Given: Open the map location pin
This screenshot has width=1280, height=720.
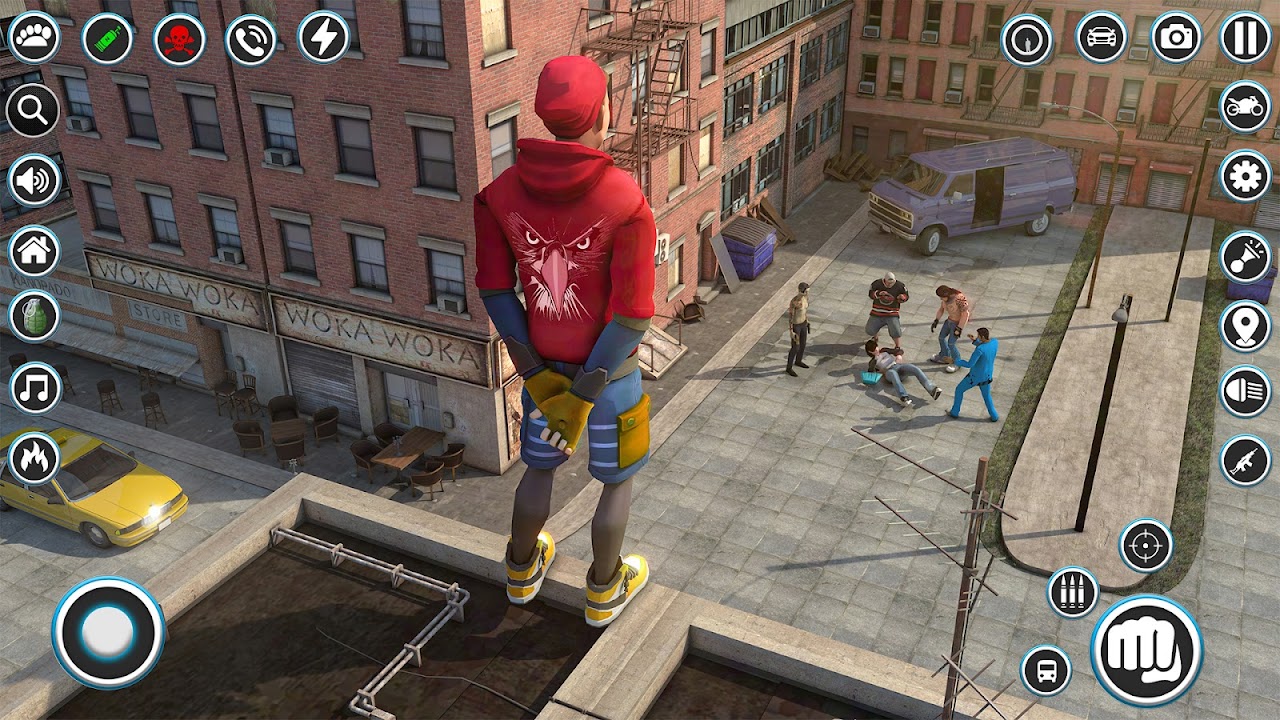Looking at the screenshot, I should [1245, 326].
